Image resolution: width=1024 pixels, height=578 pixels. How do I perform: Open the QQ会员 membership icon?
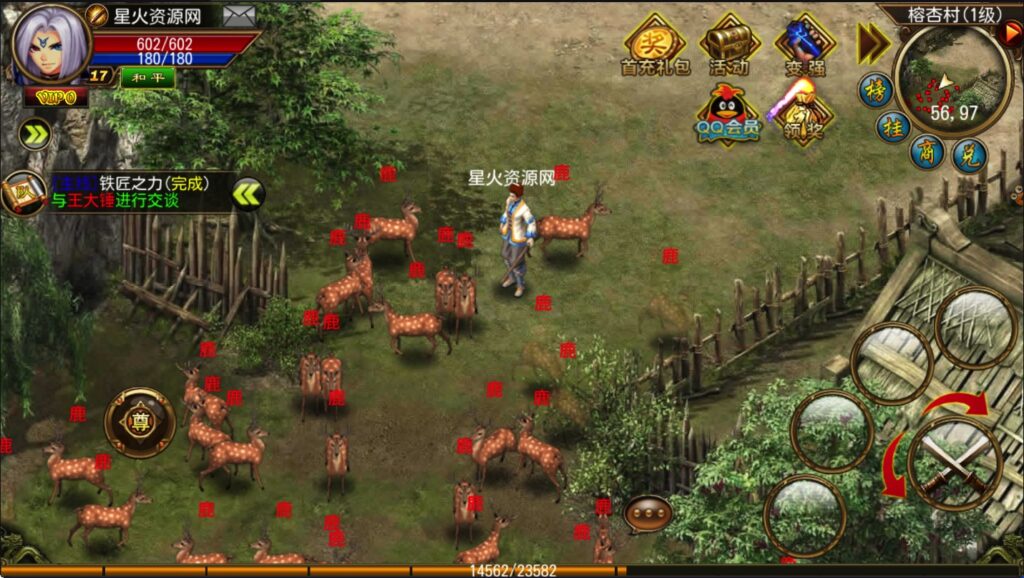729,114
